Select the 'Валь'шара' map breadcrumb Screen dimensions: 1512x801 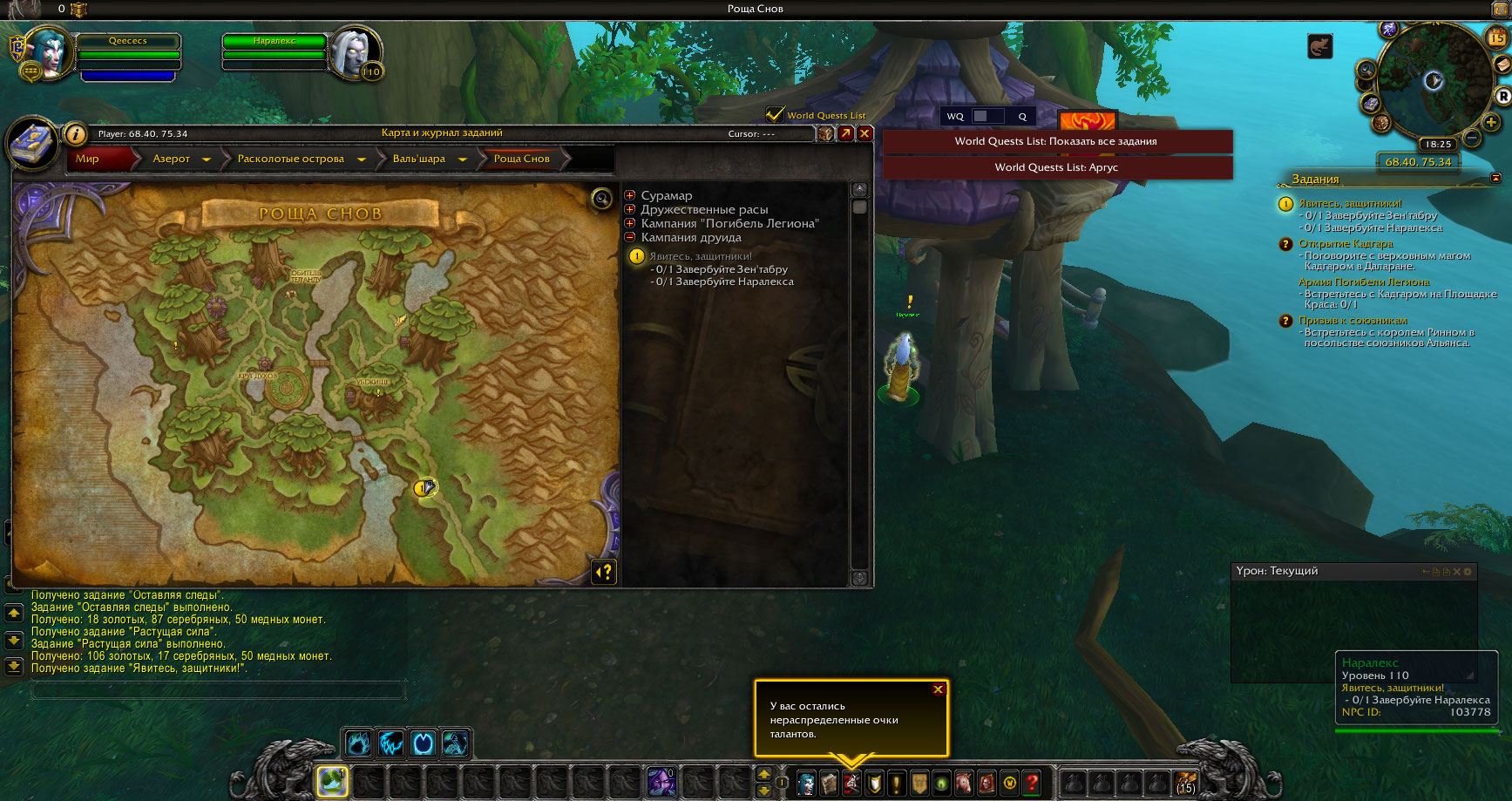pyautogui.click(x=419, y=159)
